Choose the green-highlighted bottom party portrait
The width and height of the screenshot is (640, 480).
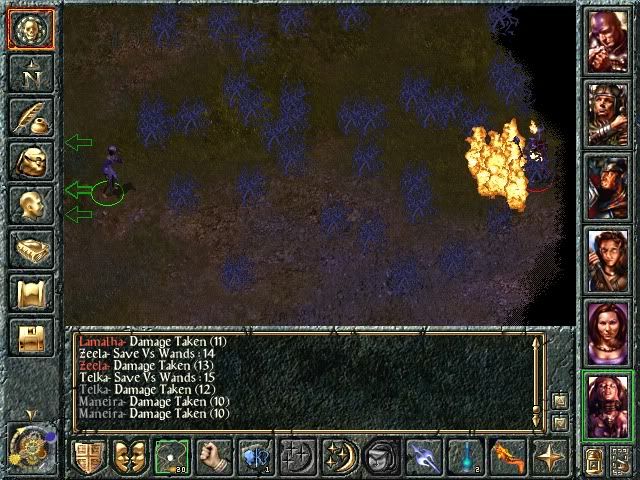click(608, 403)
